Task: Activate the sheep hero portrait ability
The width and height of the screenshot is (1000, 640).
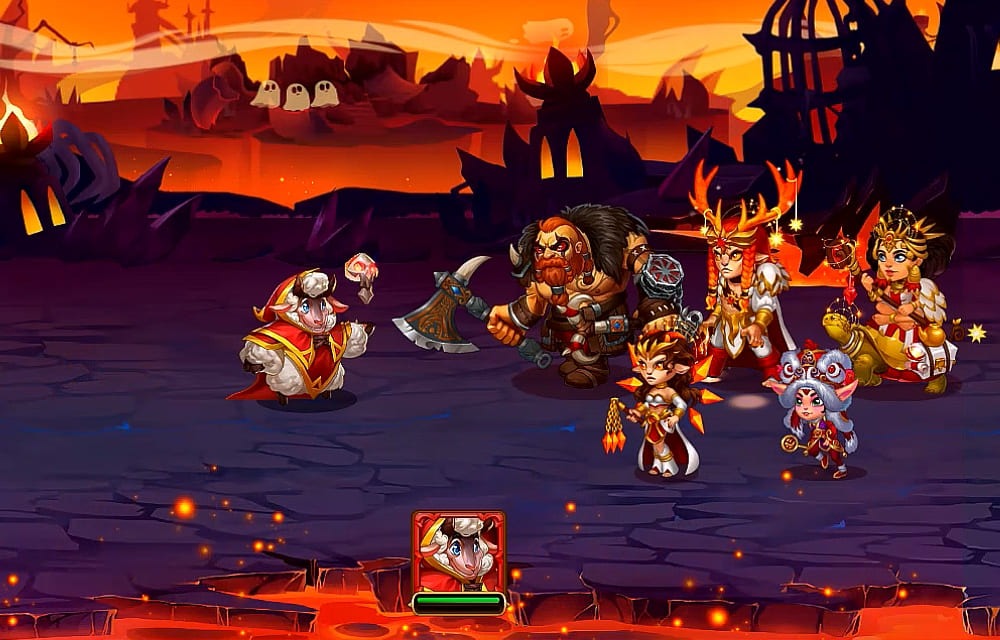Action: tap(458, 552)
